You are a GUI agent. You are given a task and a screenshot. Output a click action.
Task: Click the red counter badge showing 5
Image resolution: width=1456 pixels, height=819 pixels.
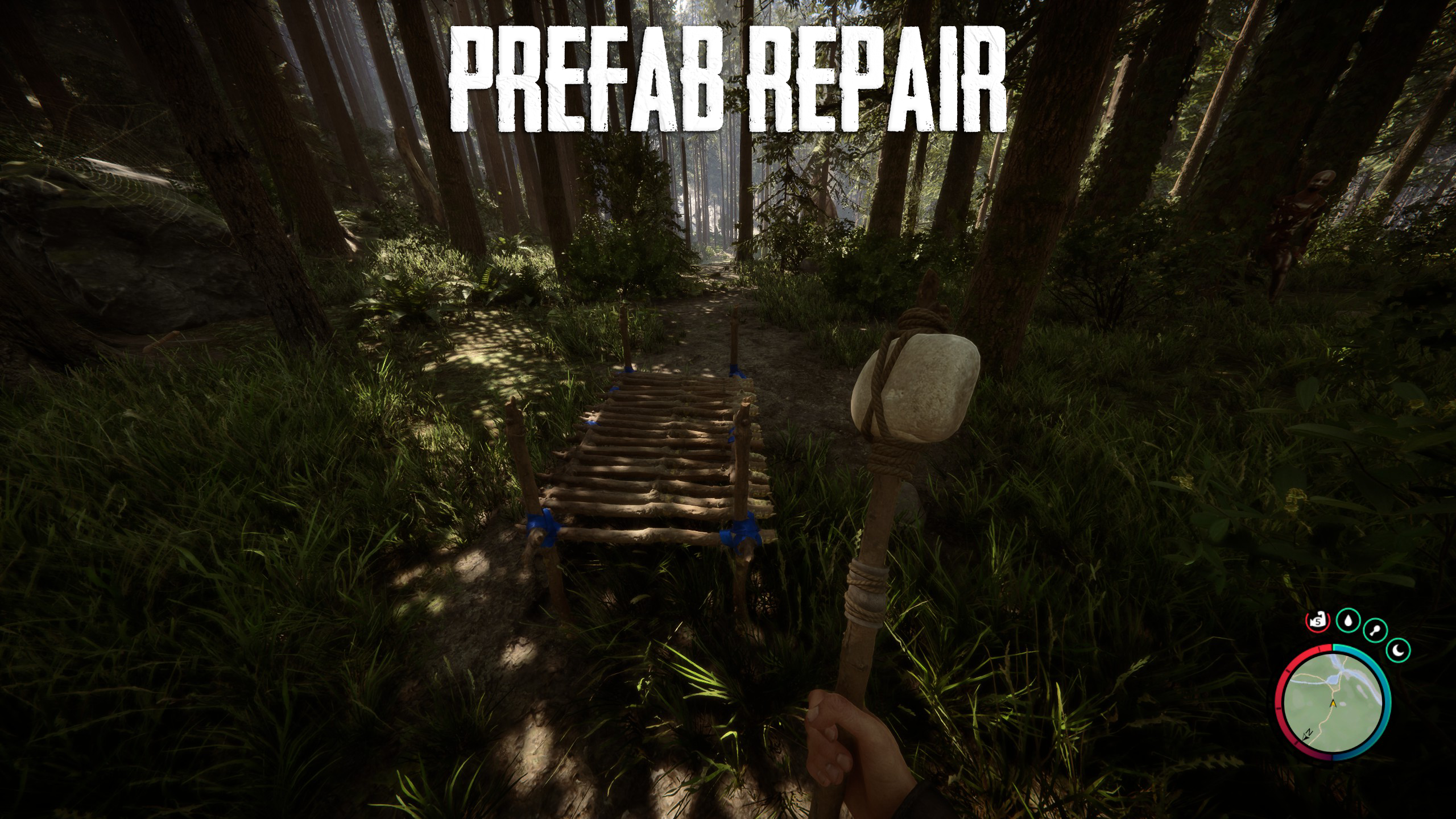[x=1317, y=621]
